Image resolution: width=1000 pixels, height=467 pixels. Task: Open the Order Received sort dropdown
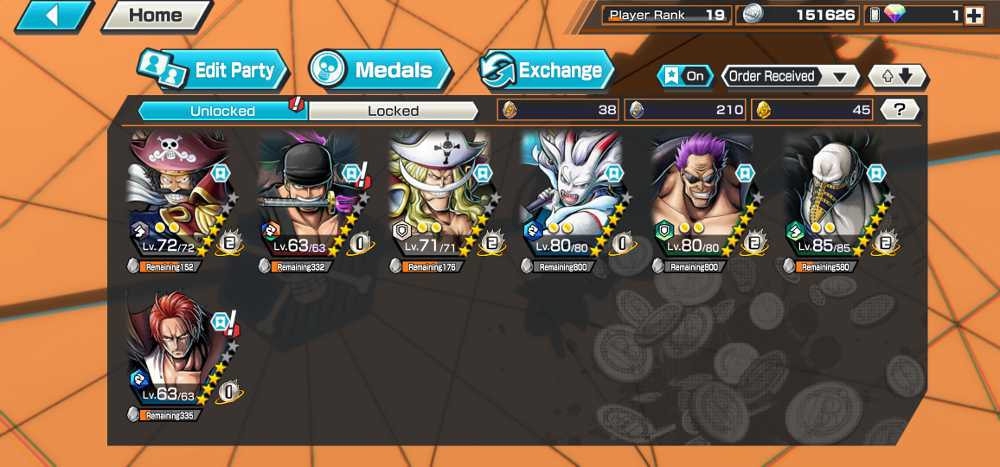click(x=790, y=76)
